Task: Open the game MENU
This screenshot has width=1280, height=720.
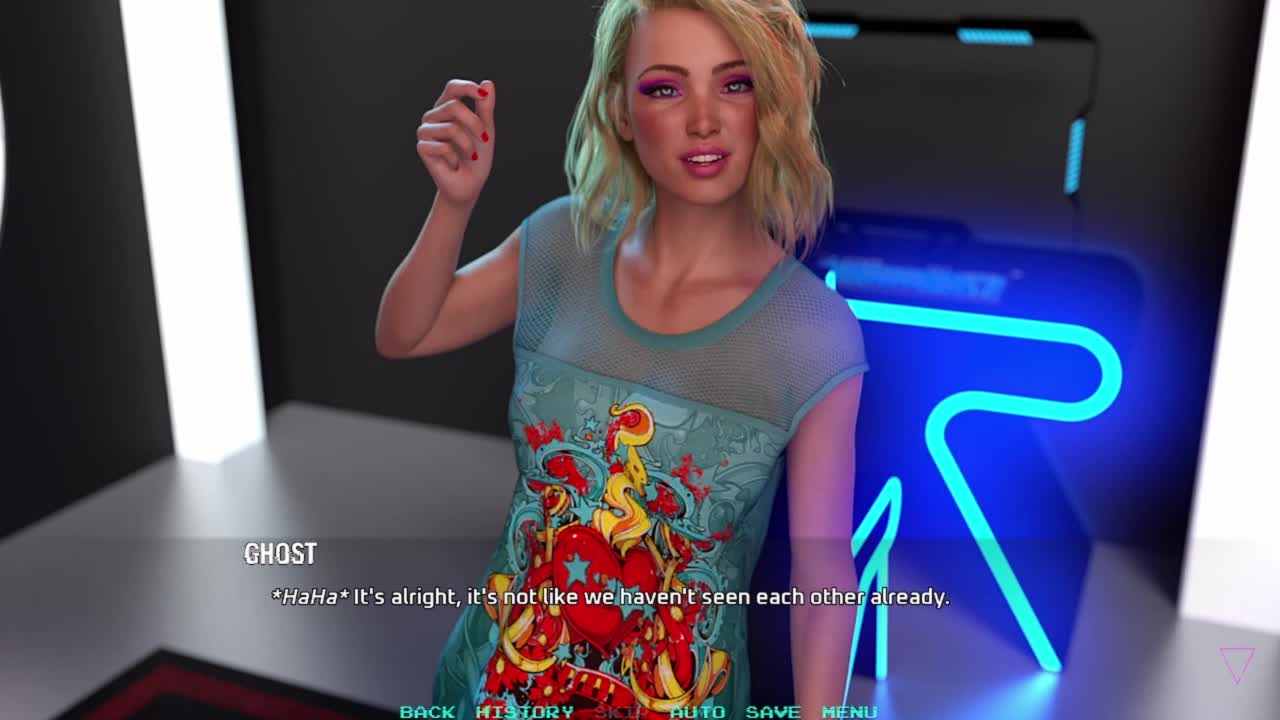Action: tap(849, 711)
